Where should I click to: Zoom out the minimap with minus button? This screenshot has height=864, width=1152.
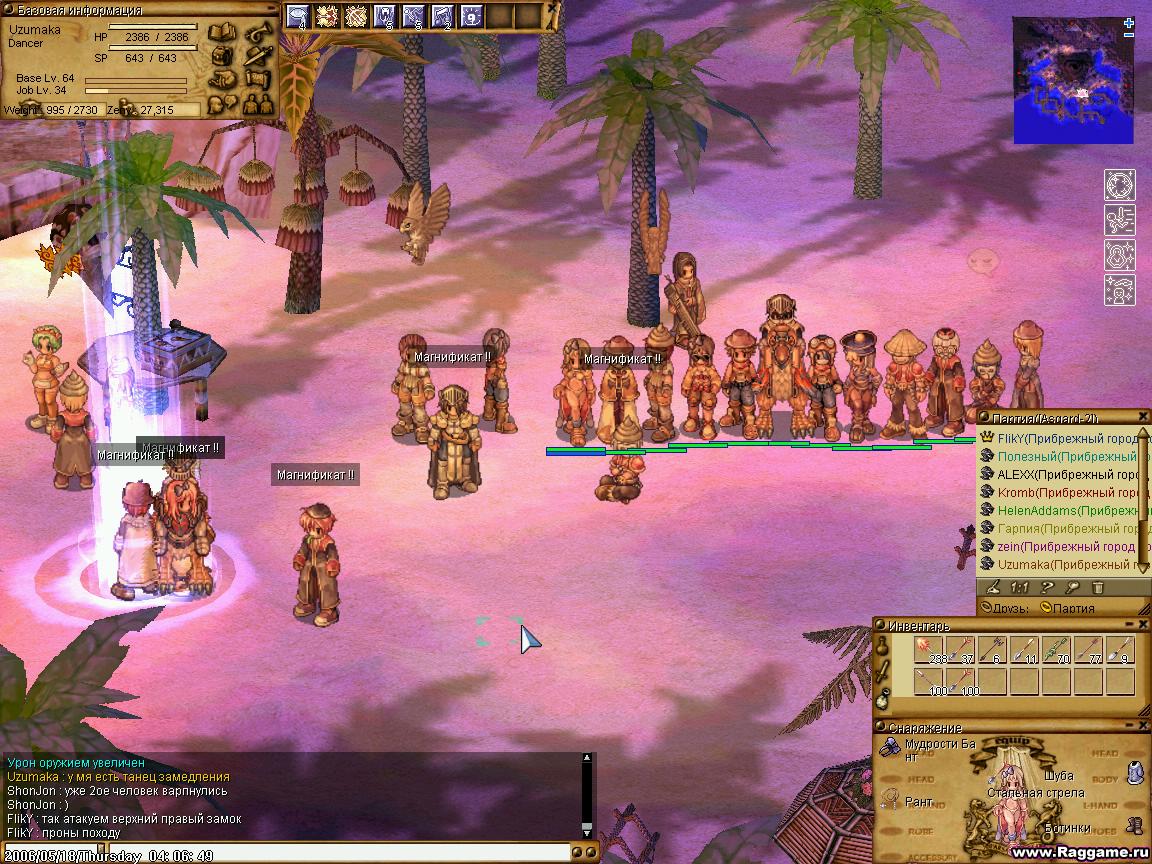click(x=1129, y=35)
